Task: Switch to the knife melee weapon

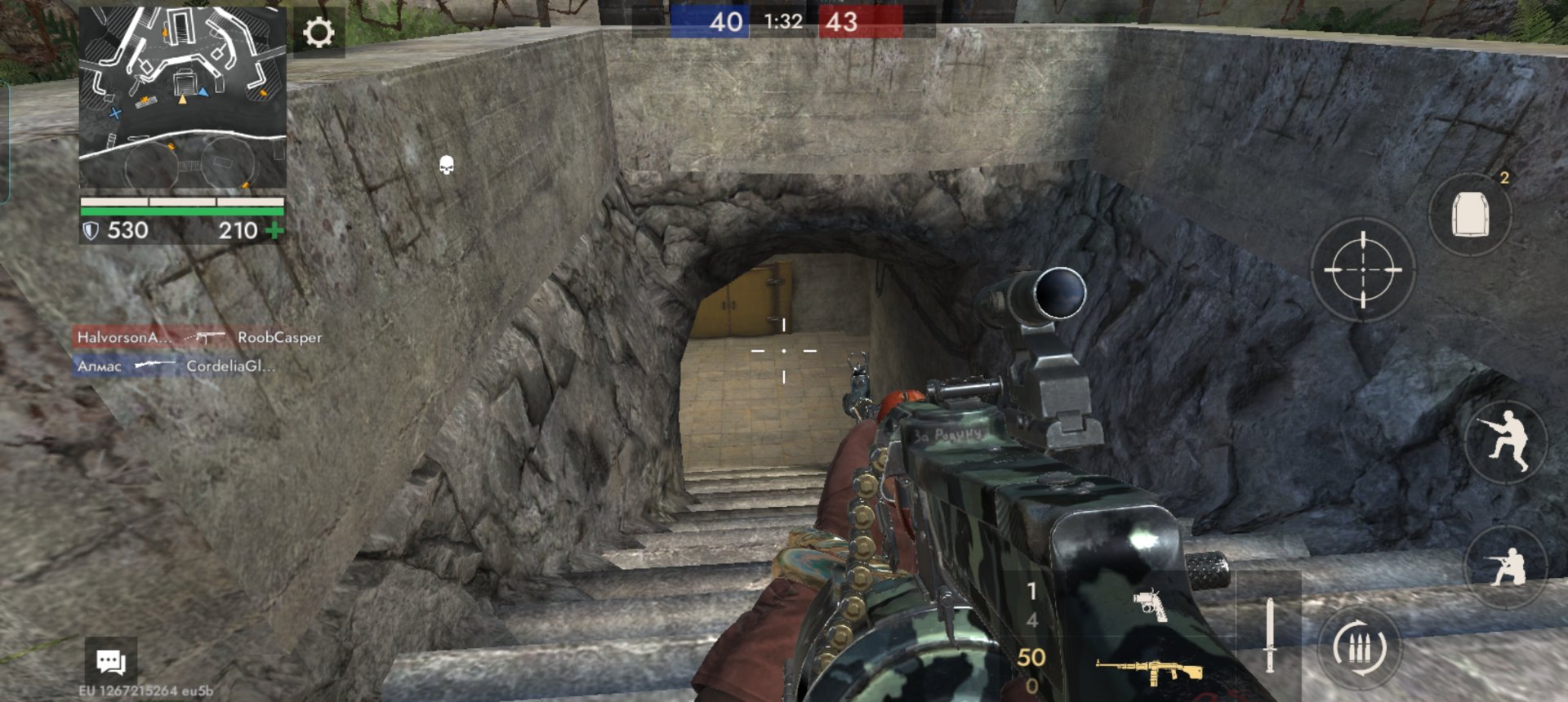Action: tap(1269, 635)
